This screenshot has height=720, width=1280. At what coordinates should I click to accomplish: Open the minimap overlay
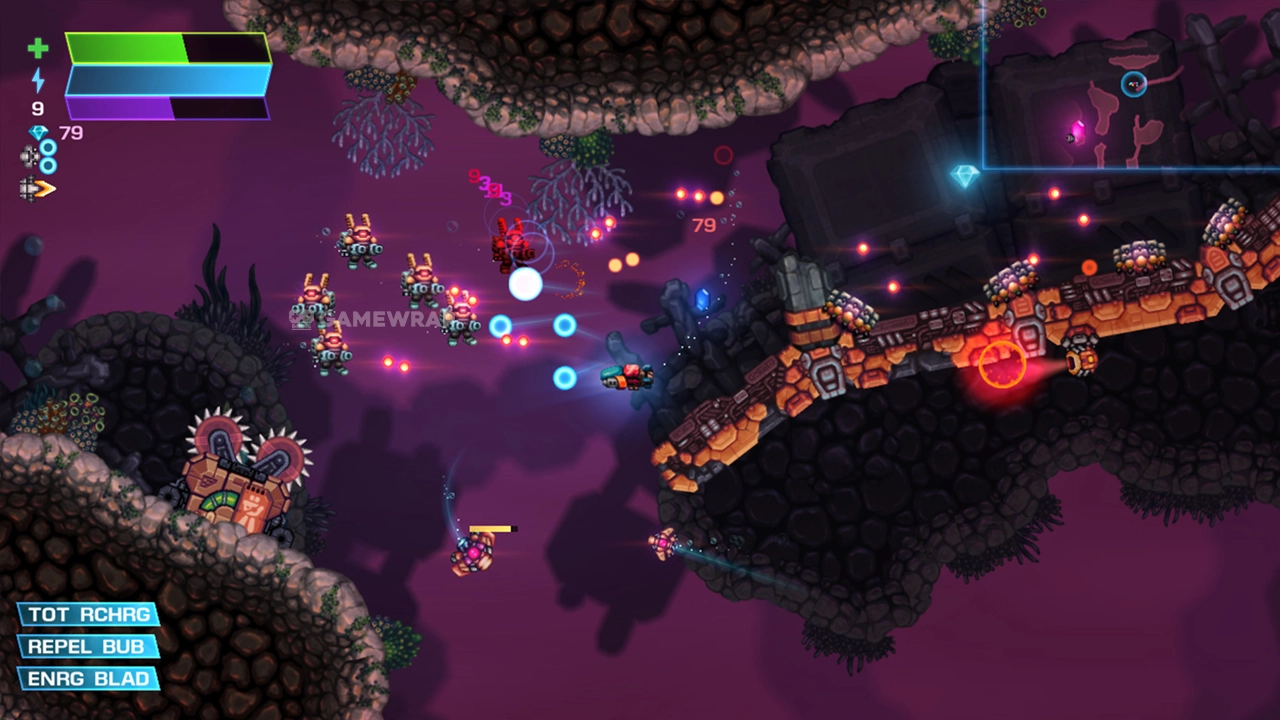coord(1130,85)
